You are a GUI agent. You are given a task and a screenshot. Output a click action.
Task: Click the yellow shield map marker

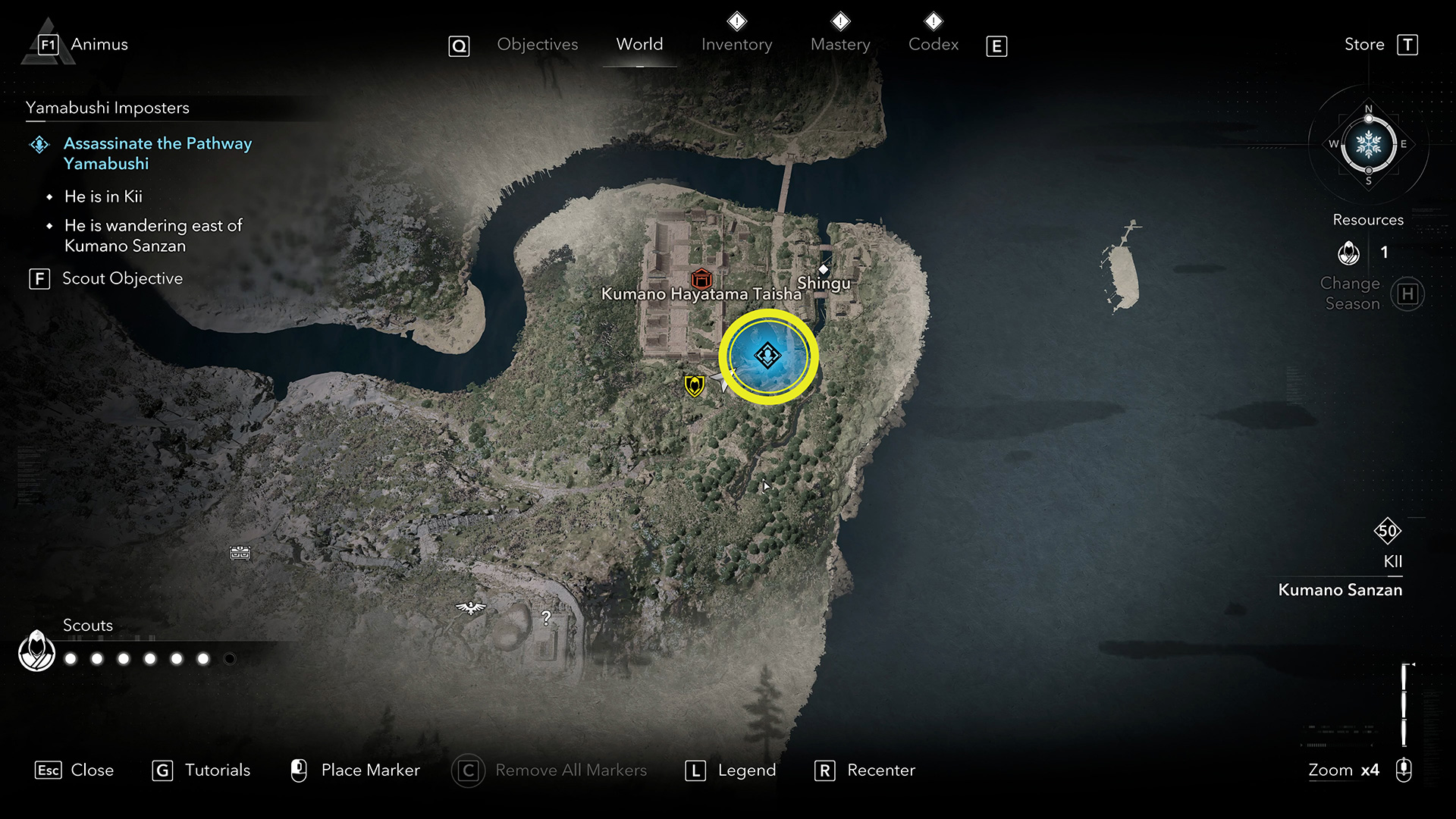point(694,385)
